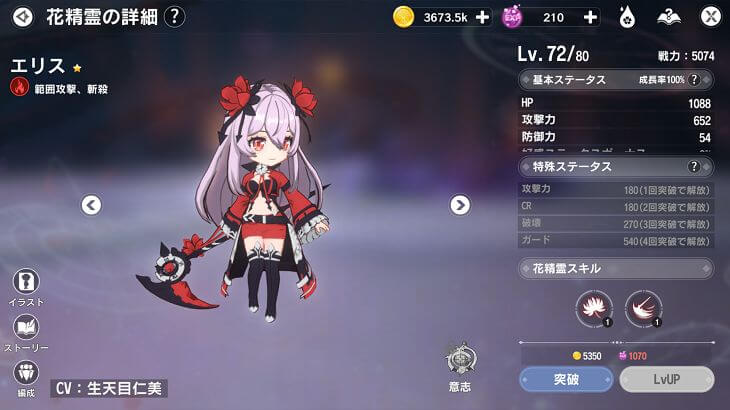Image resolution: width=730 pixels, height=410 pixels.
Task: Add more gold coins with plus
Action: pos(482,17)
